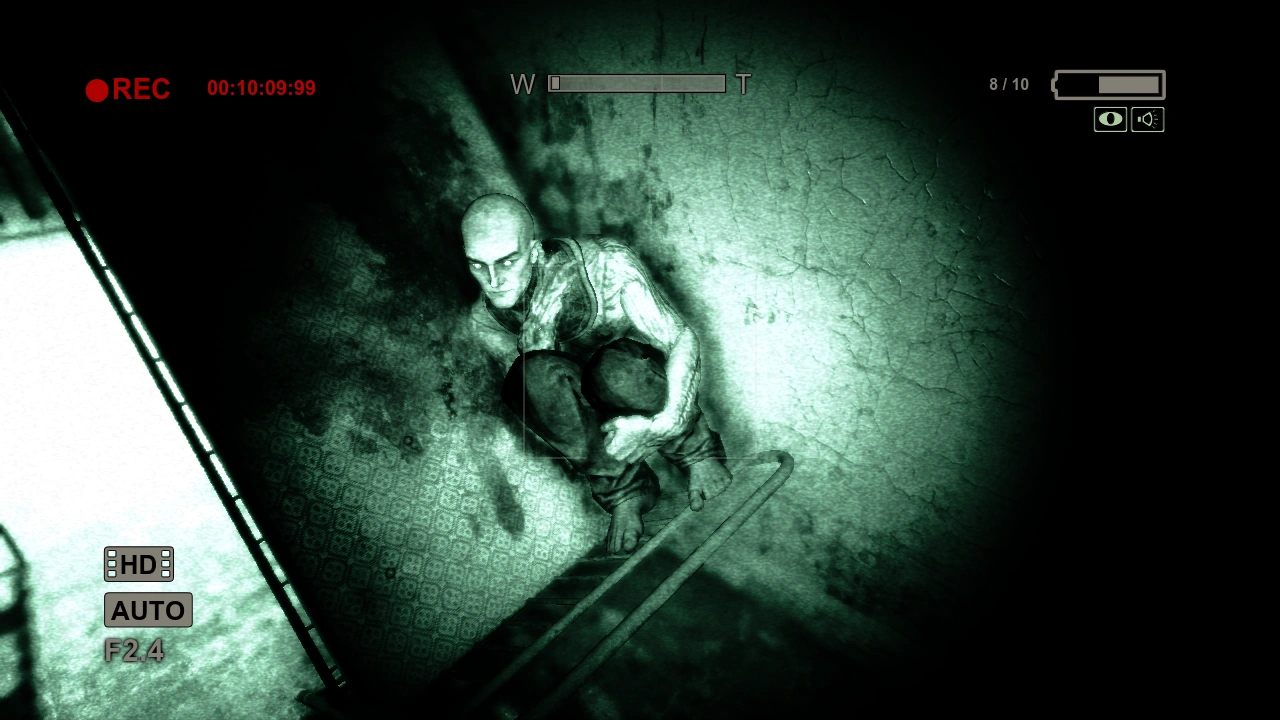Viewport: 1280px width, 720px height.
Task: Toggle the night vision eye icon
Action: 1110,119
